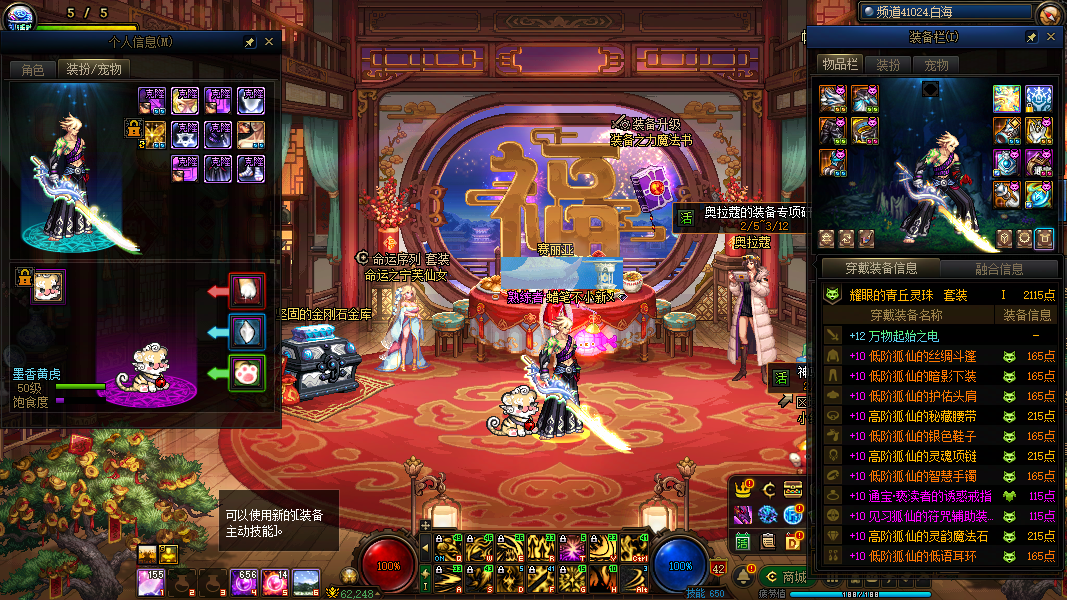Click the equipped tiger pet portrait slot
Viewport: 1067px width, 600px height.
[x=48, y=286]
